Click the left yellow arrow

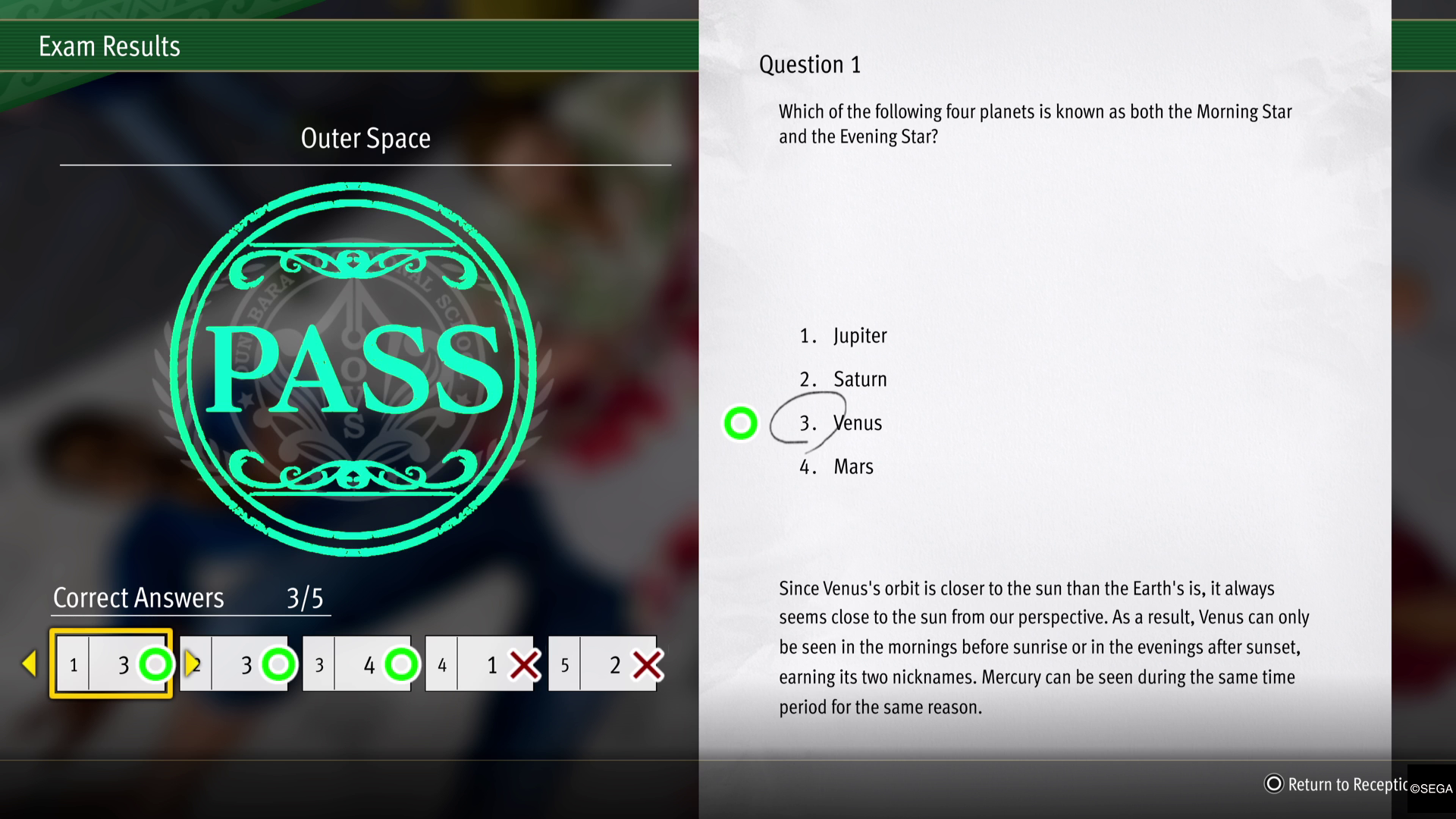click(x=29, y=664)
